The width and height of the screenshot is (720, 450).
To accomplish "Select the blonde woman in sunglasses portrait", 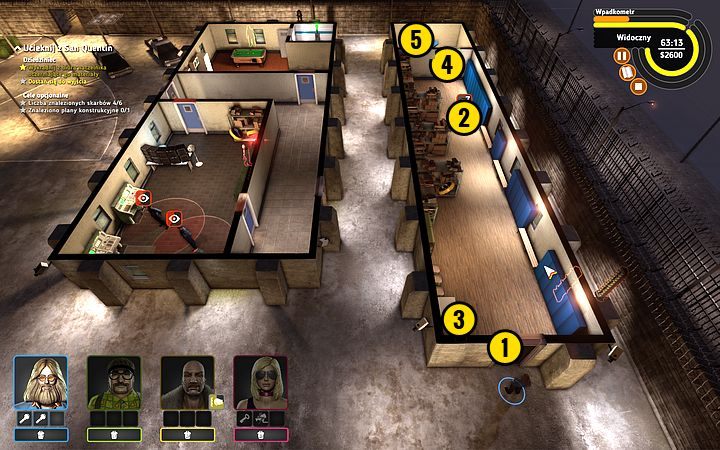I will point(260,382).
